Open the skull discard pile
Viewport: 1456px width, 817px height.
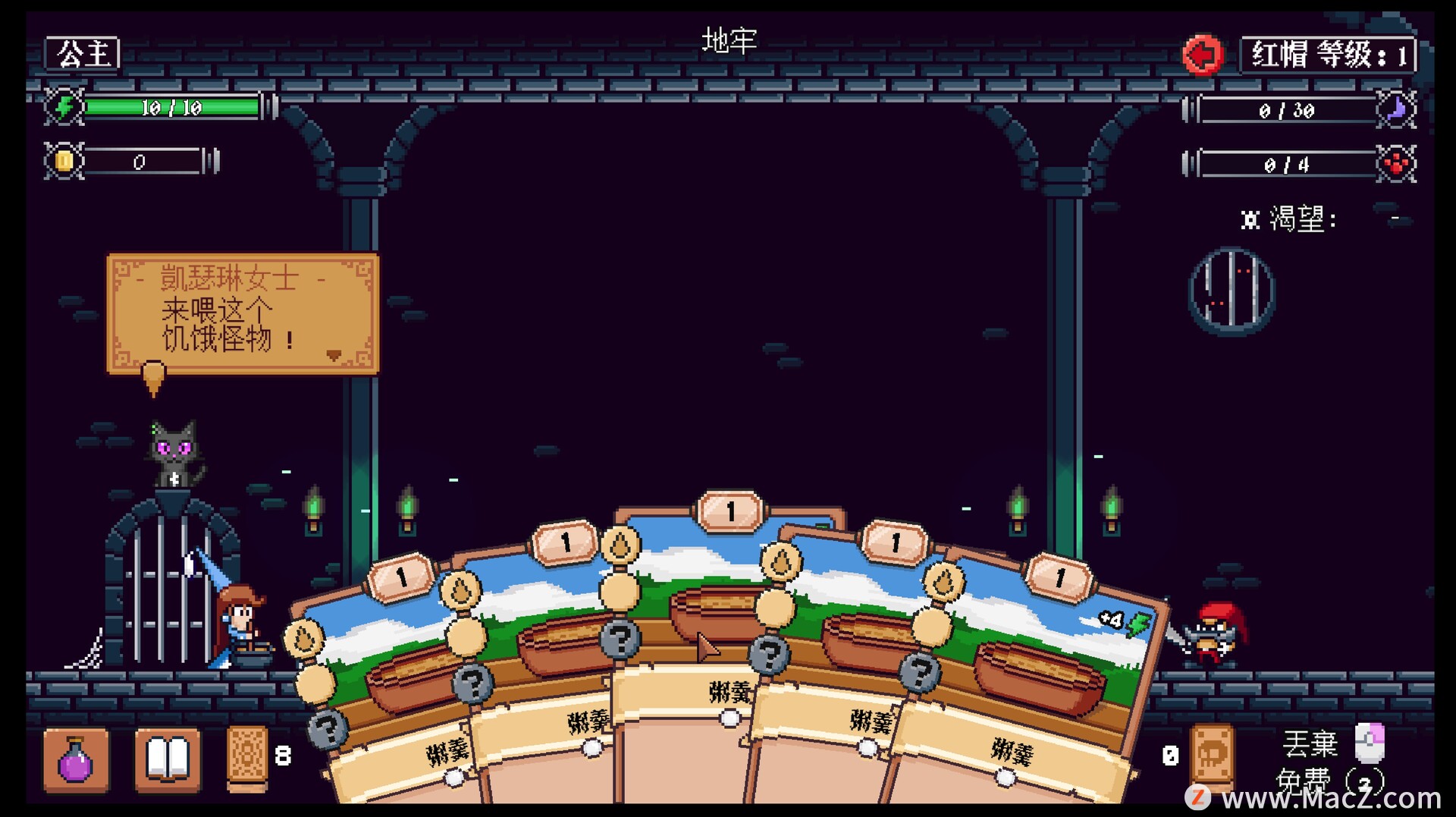coord(1212,755)
